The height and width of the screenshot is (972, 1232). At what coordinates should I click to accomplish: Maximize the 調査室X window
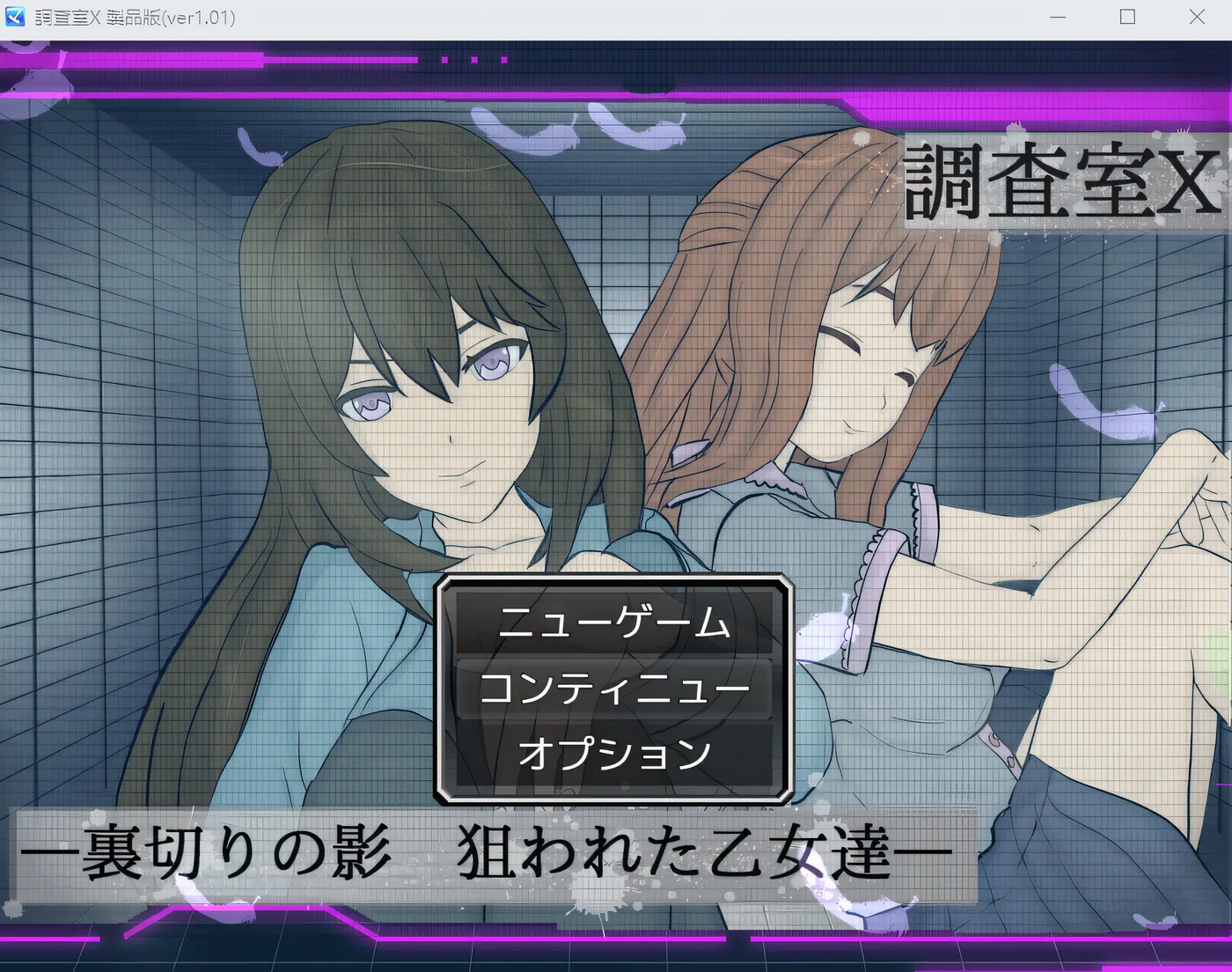point(1126,18)
